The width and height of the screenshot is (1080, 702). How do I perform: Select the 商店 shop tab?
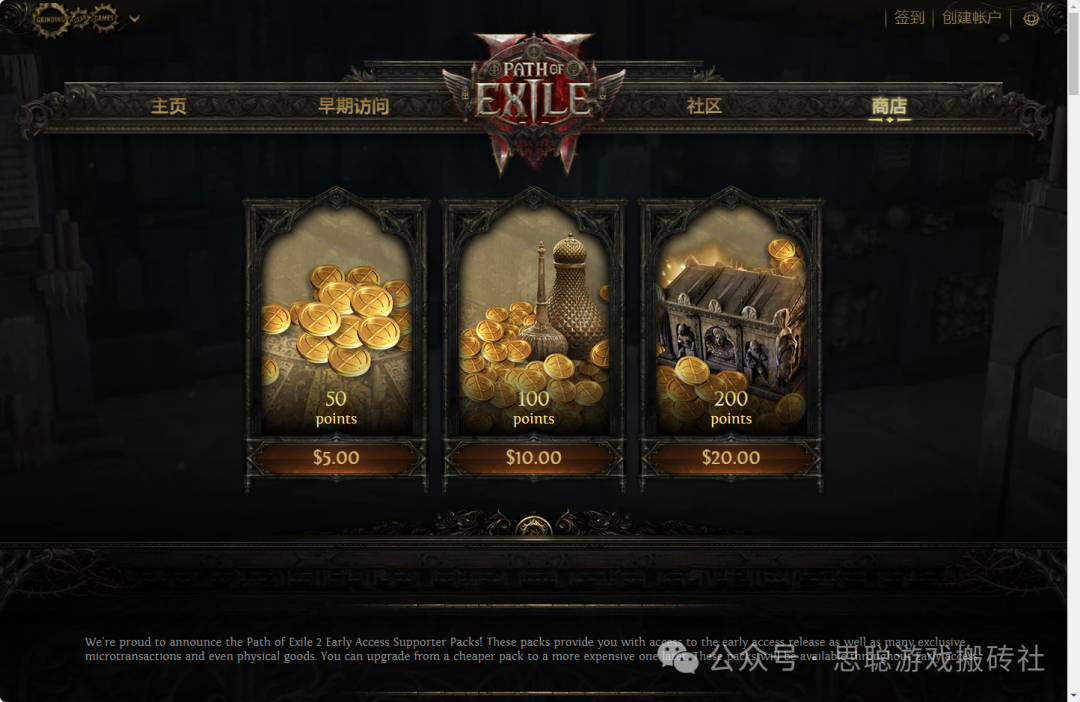pos(889,106)
